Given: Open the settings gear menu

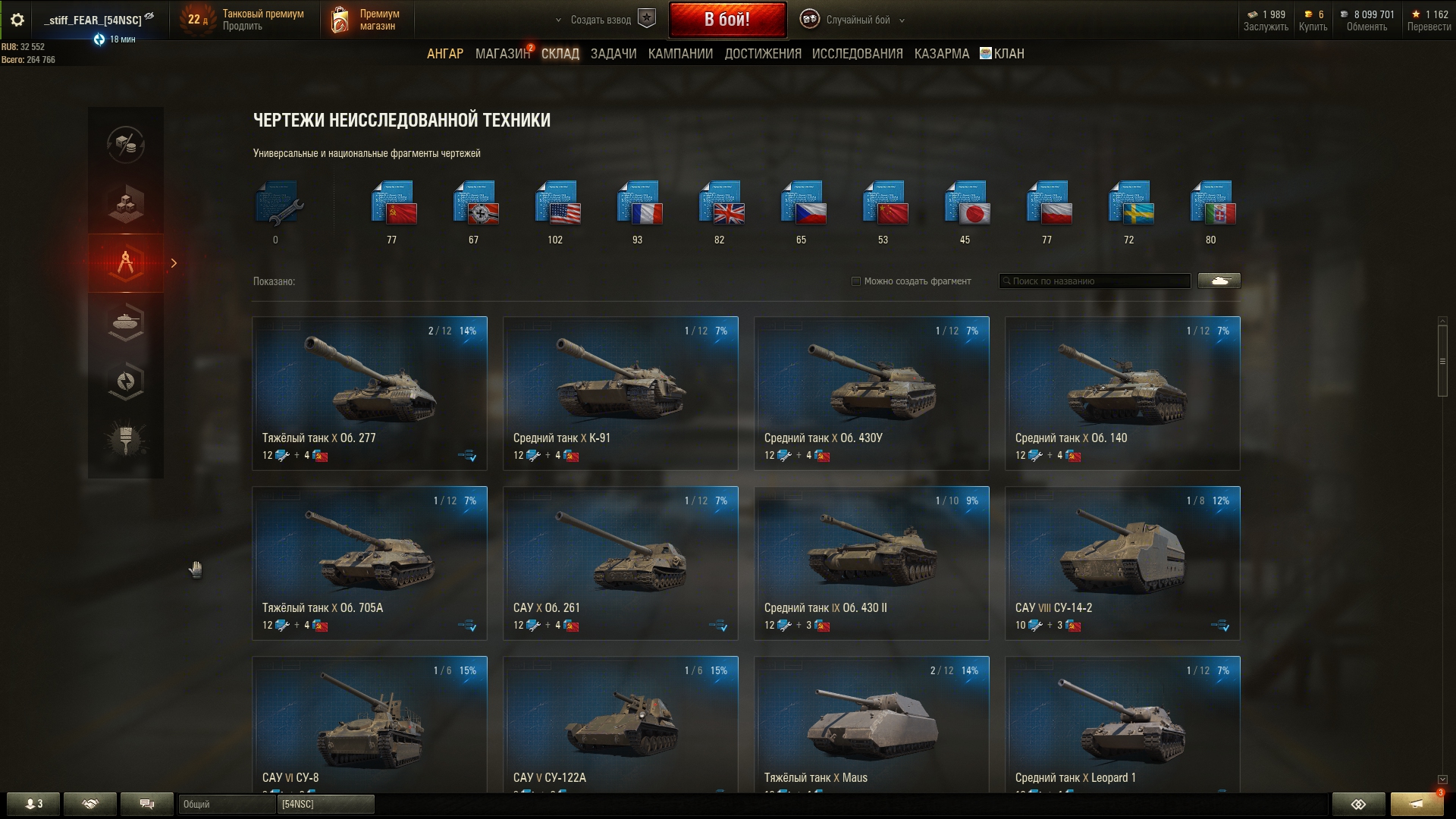Looking at the screenshot, I should click(17, 20).
